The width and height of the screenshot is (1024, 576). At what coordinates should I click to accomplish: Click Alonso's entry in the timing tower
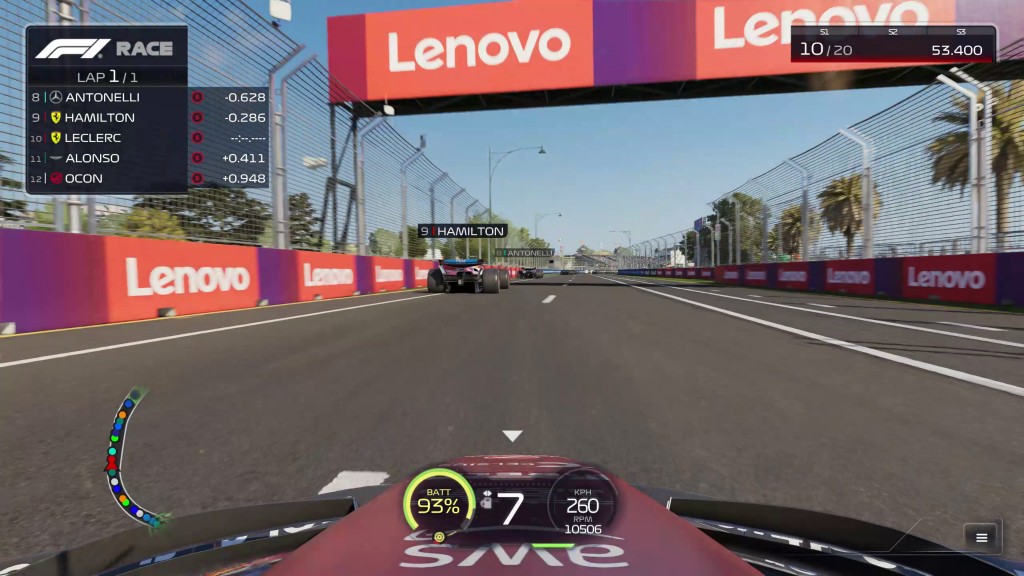coord(148,158)
